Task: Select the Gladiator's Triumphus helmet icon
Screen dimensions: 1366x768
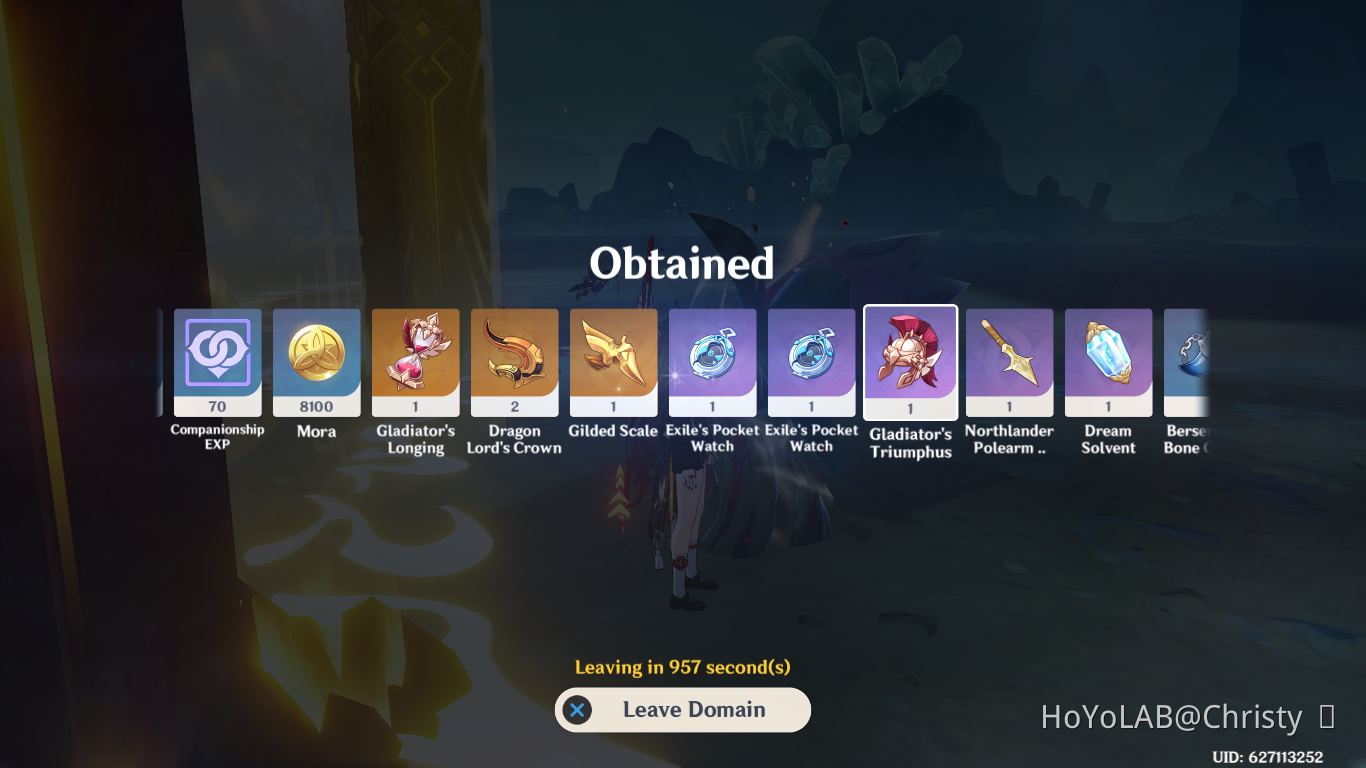Action: coord(910,362)
